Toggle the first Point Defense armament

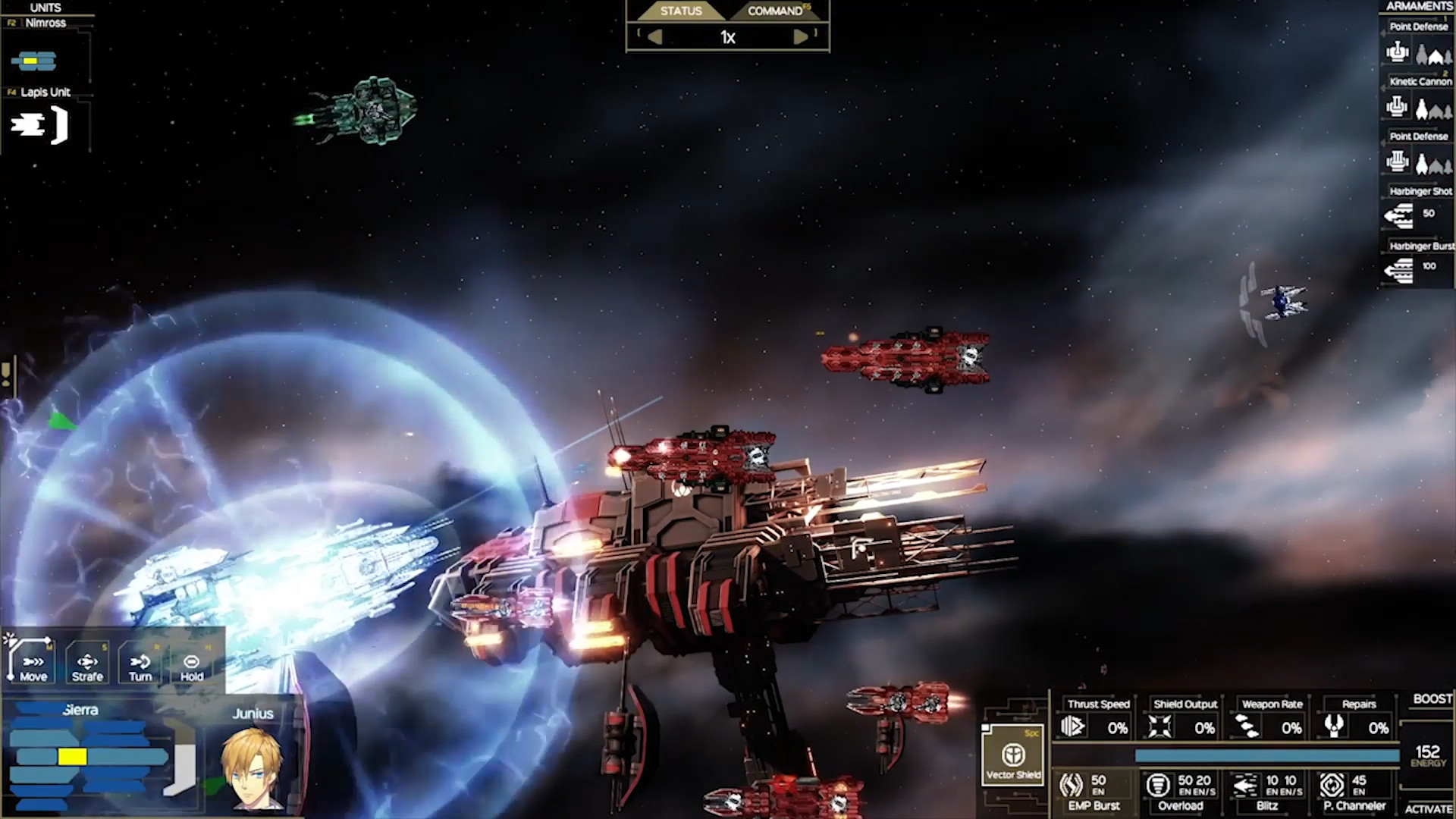(x=1399, y=52)
